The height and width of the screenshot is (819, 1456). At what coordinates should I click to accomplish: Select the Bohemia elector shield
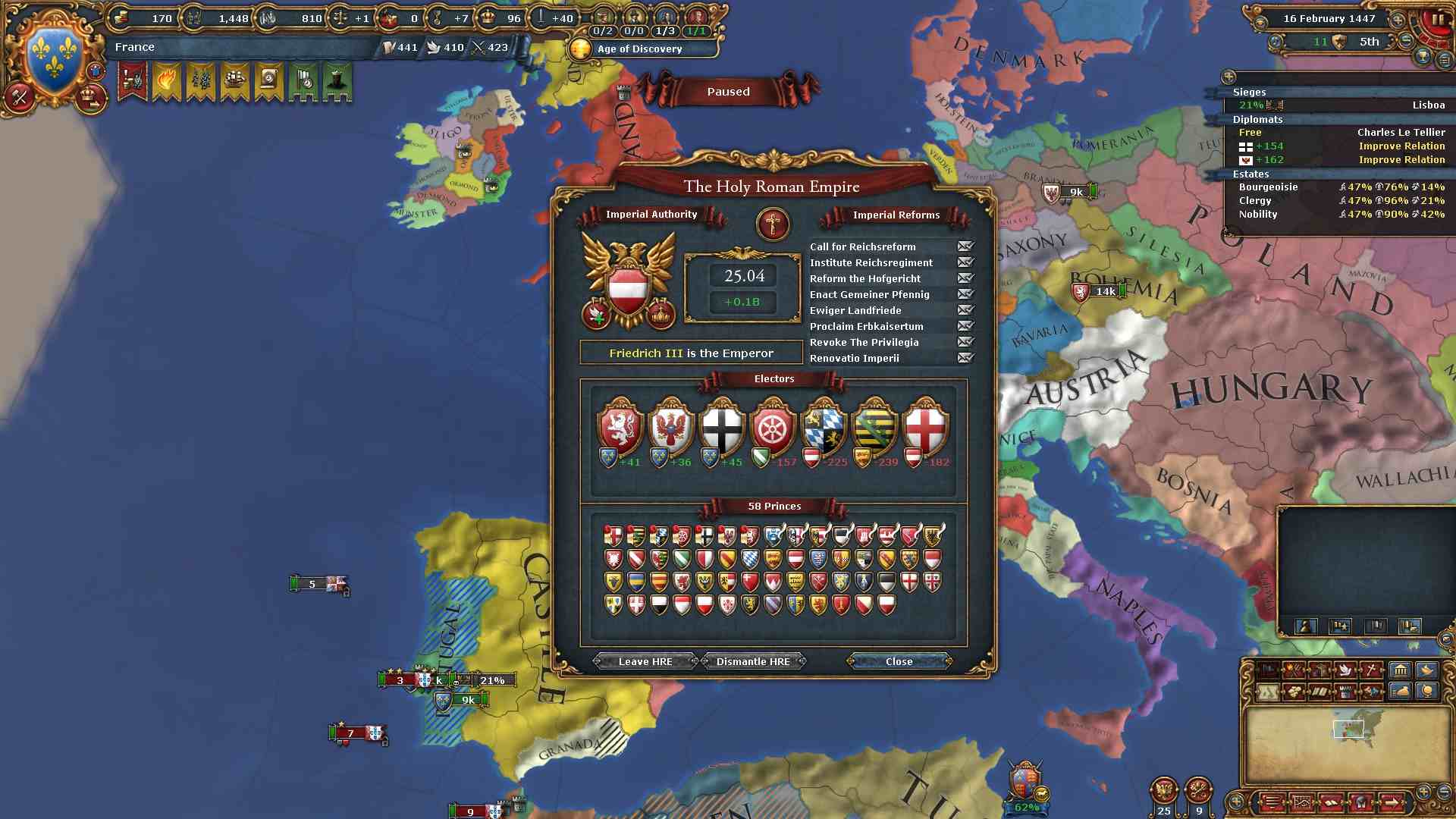point(620,428)
